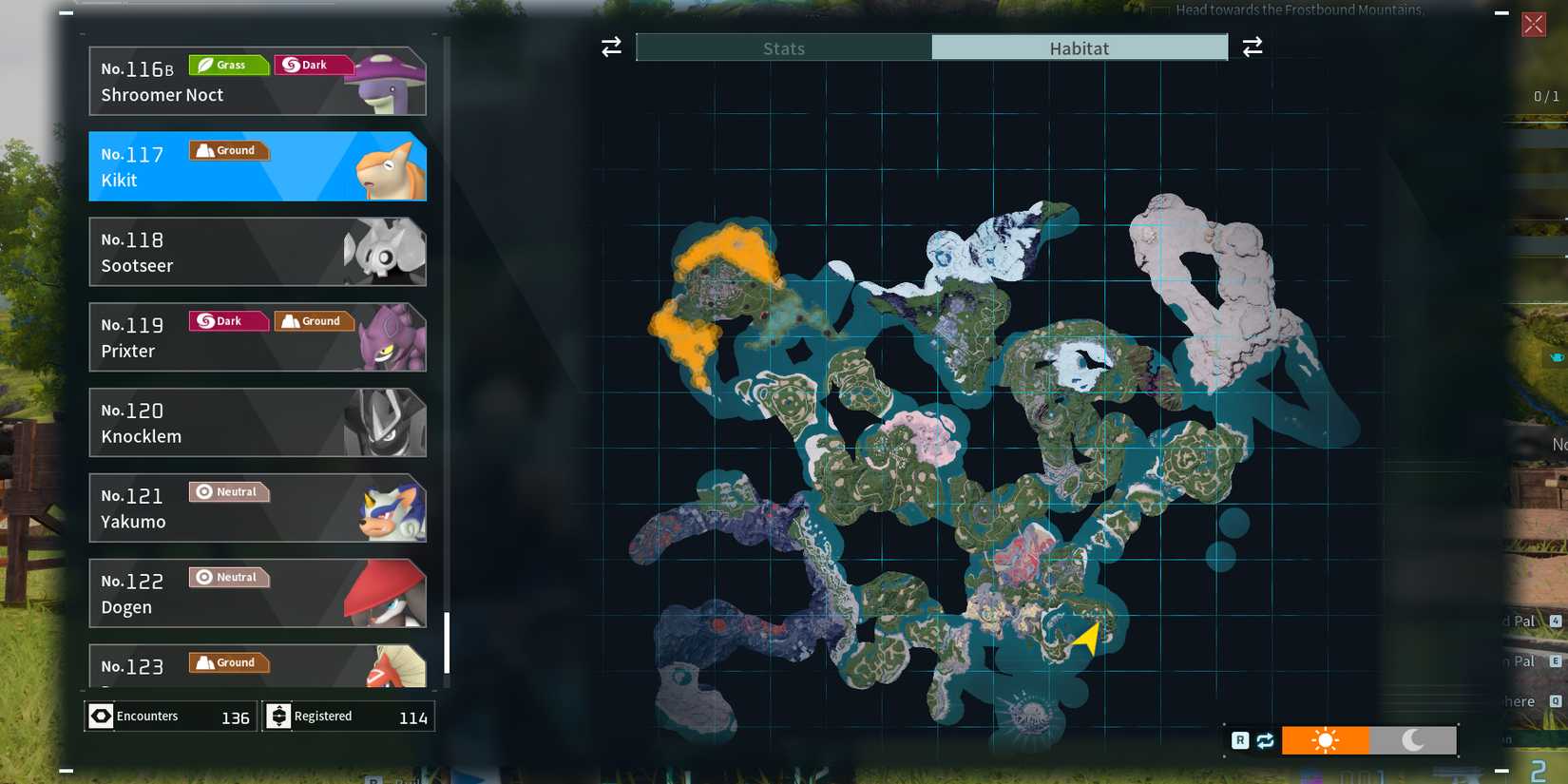Select the Neutral type icon on Yakumo
This screenshot has width=1568, height=784.
coord(228,491)
